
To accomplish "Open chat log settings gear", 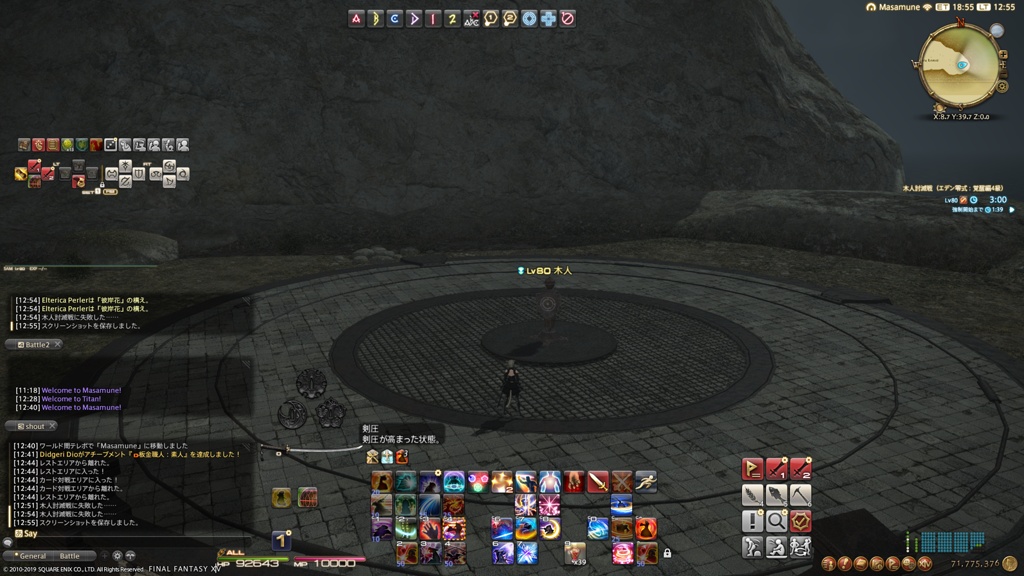I will point(117,556).
